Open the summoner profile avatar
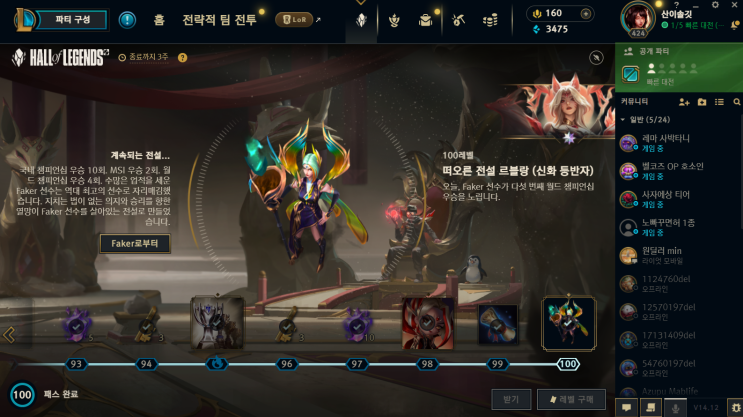 tap(638, 17)
